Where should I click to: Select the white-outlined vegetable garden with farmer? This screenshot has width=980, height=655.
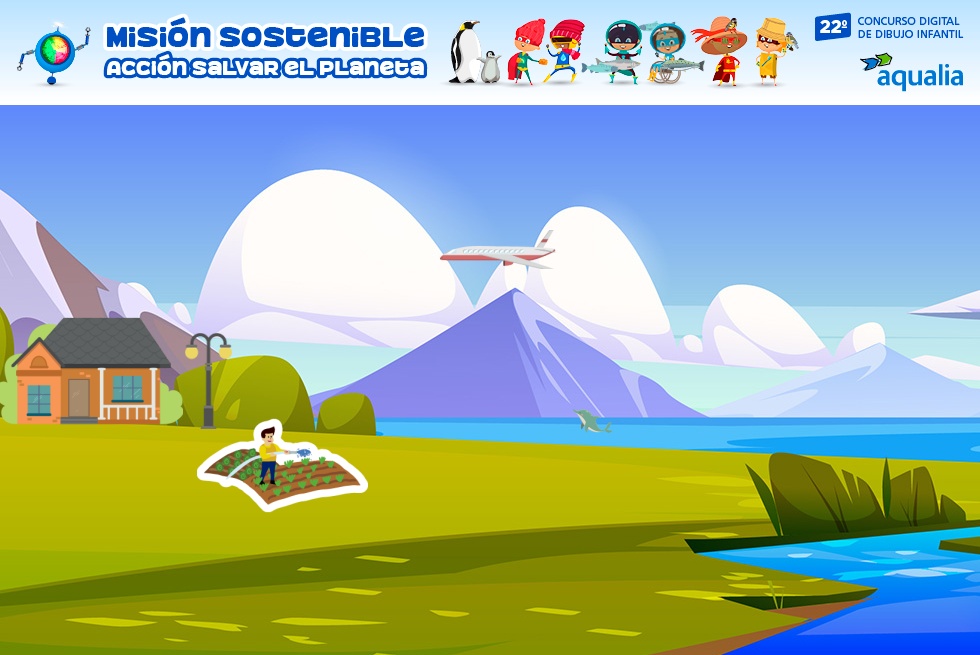pos(282,468)
